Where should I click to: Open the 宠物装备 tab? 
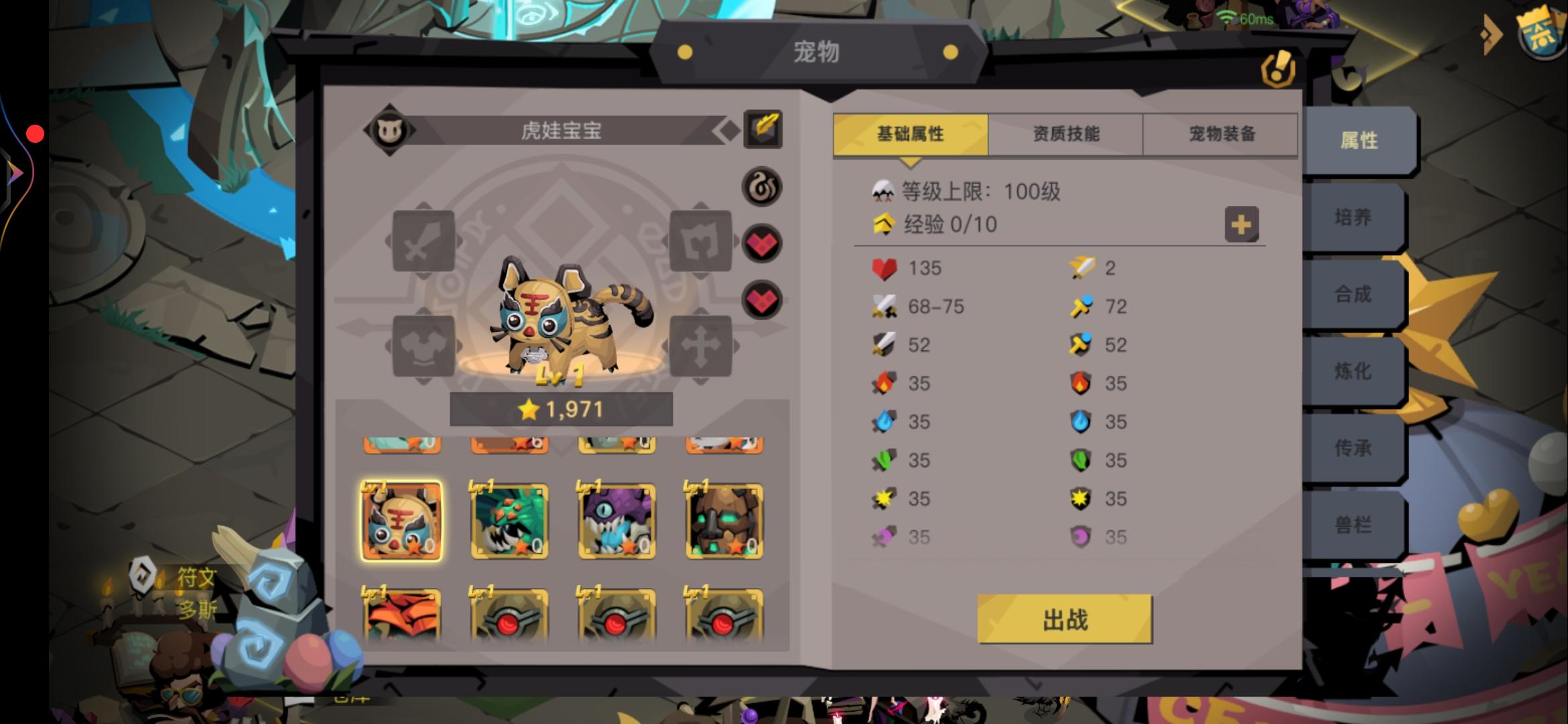point(1218,134)
